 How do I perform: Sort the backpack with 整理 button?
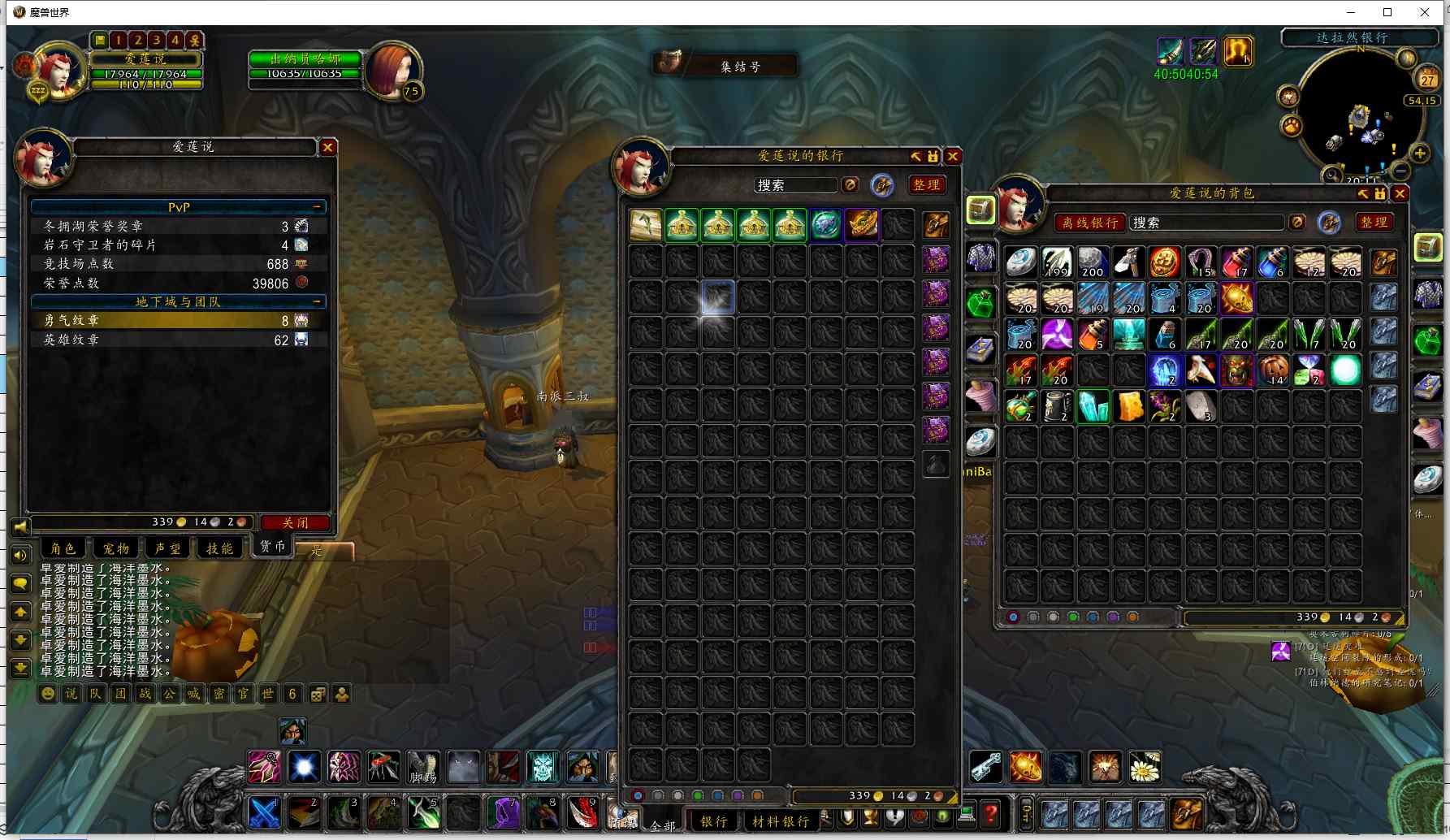[1374, 223]
